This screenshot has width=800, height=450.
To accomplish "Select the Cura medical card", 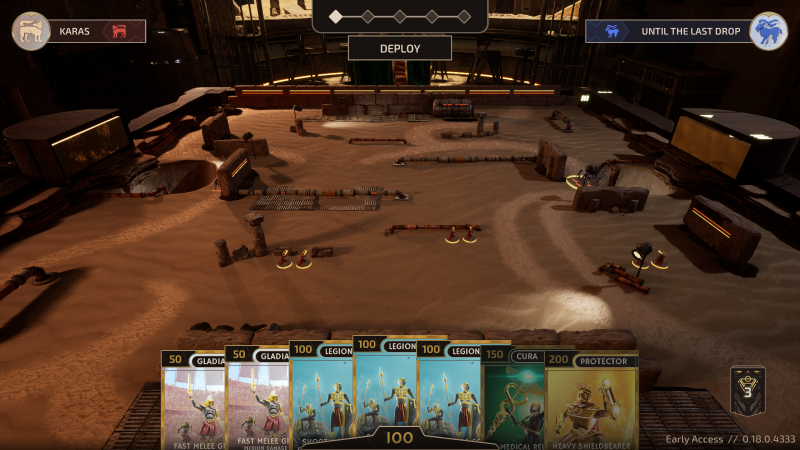I will point(514,400).
